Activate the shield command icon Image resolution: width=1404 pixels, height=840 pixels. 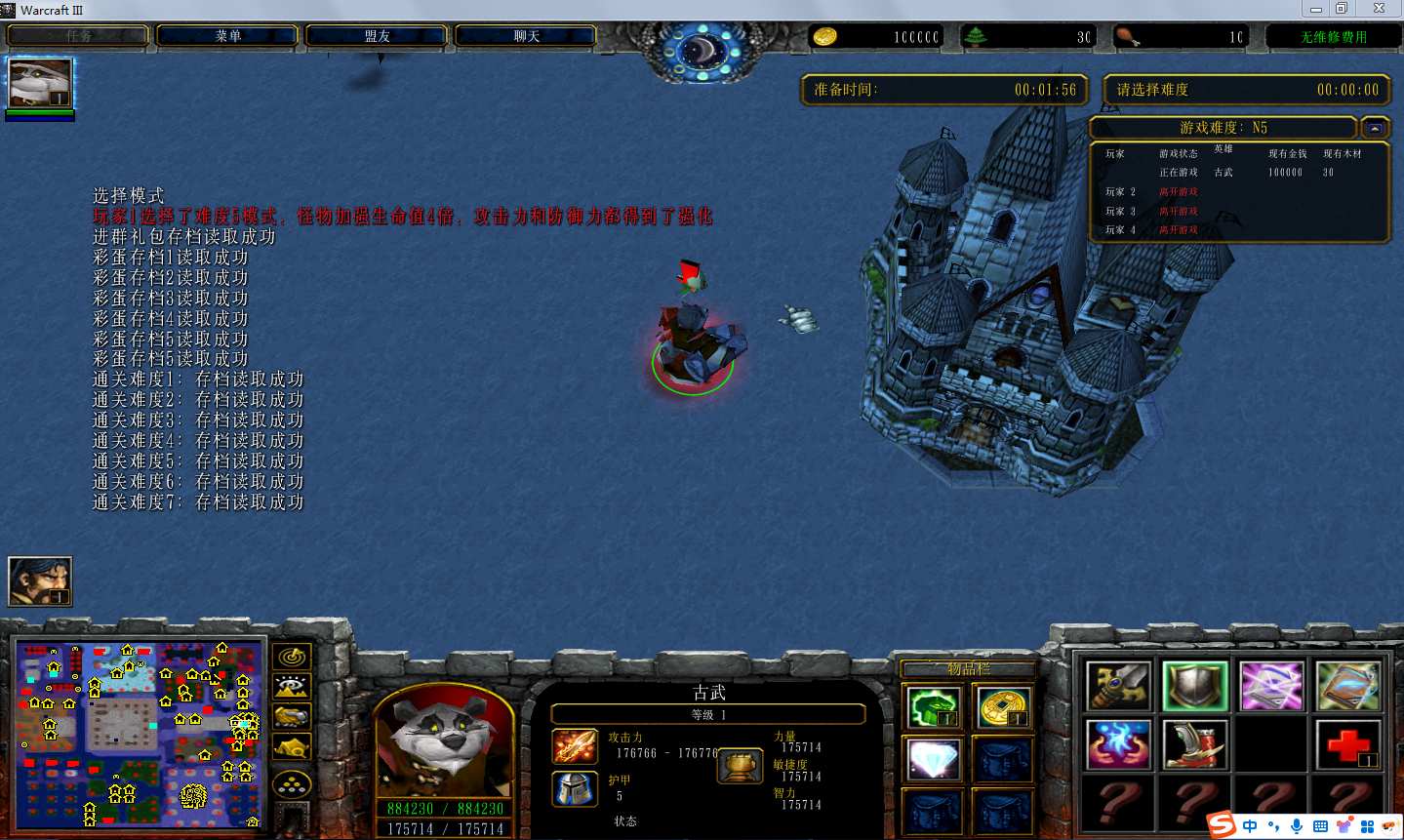(1195, 686)
